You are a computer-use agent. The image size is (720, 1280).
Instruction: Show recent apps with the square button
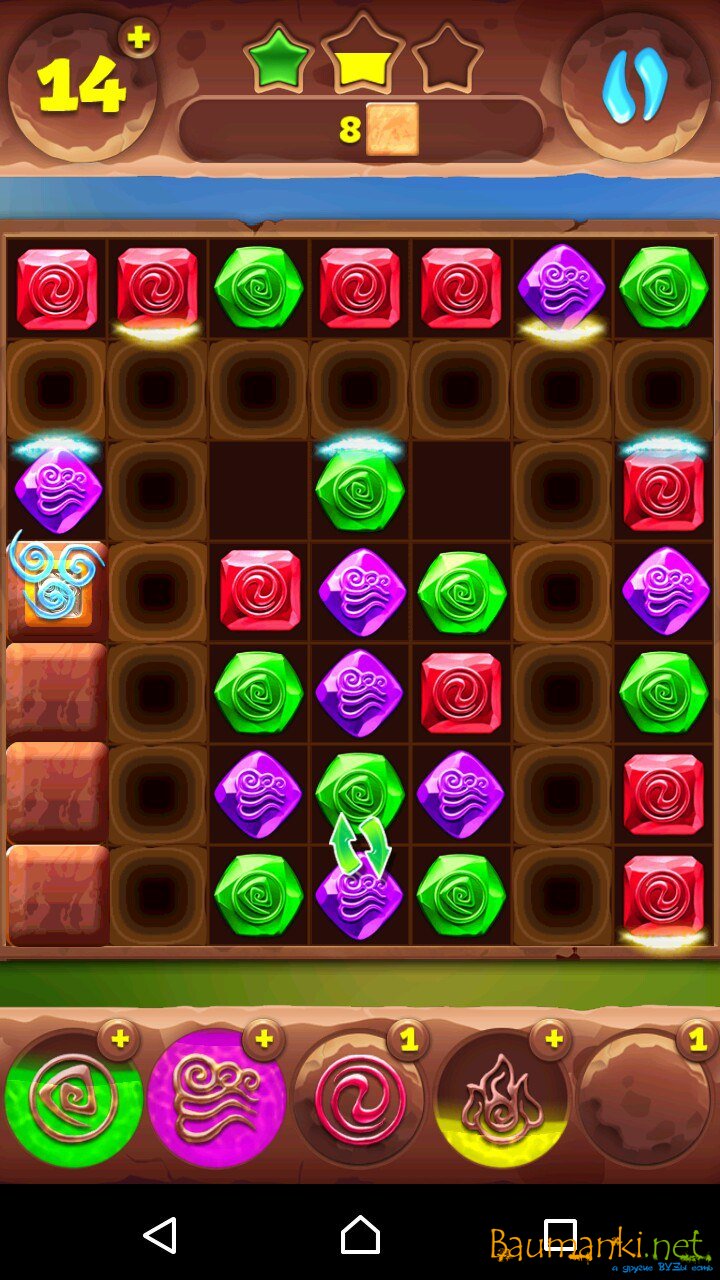pyautogui.click(x=560, y=1235)
